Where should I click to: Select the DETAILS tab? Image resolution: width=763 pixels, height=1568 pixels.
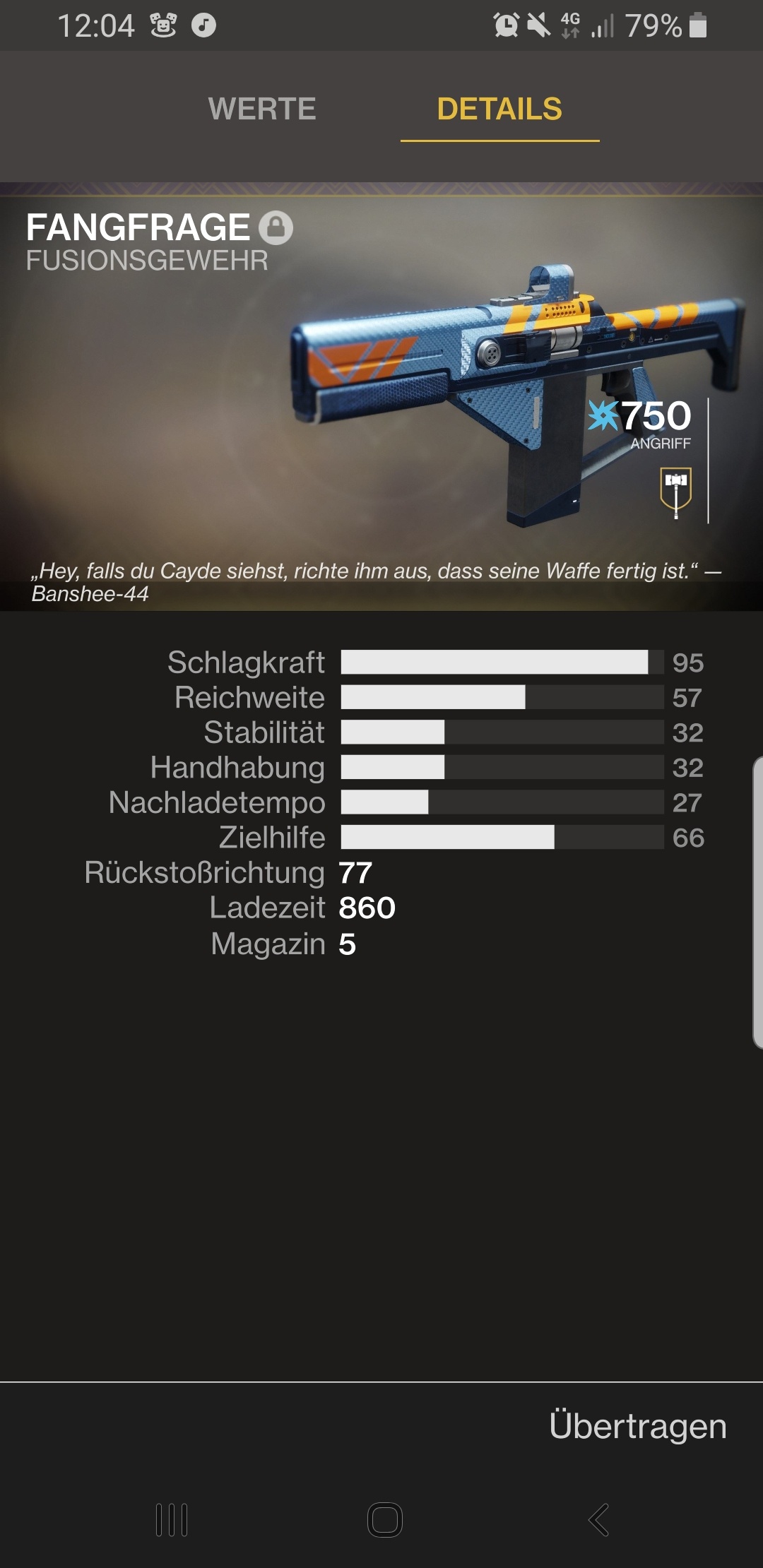[x=499, y=109]
